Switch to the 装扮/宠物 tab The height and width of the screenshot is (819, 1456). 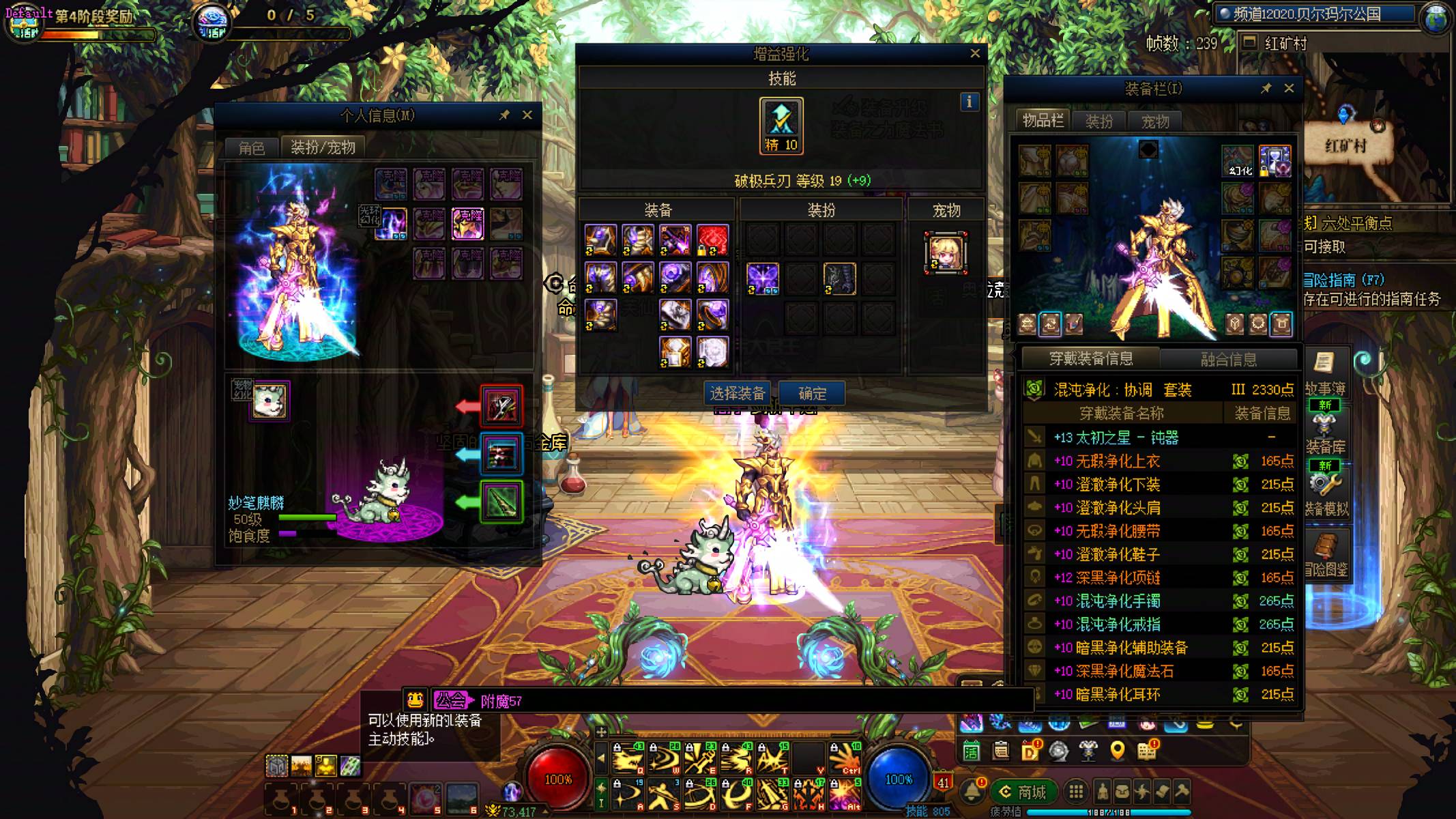click(x=323, y=147)
